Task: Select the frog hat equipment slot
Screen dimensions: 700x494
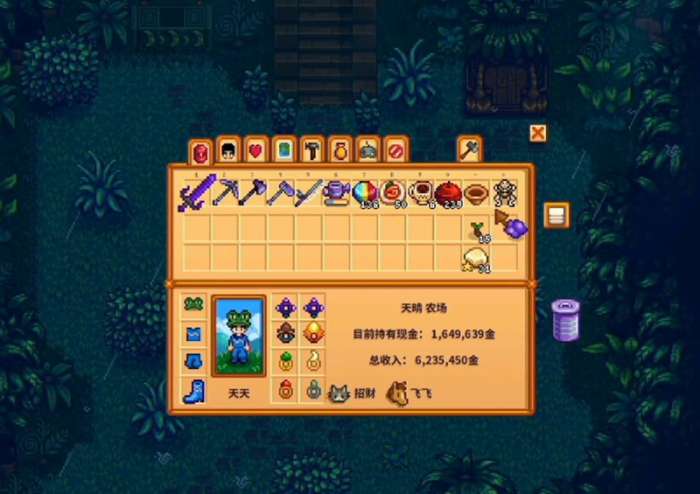Action: pyautogui.click(x=194, y=305)
